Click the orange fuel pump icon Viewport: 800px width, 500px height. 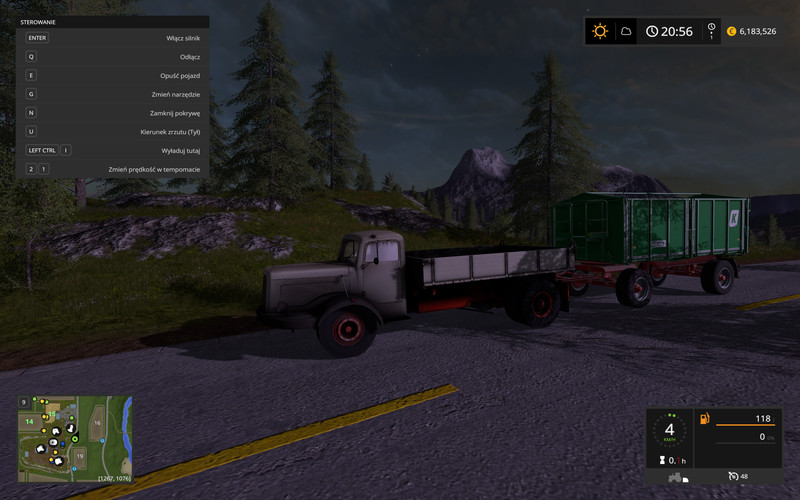(705, 418)
